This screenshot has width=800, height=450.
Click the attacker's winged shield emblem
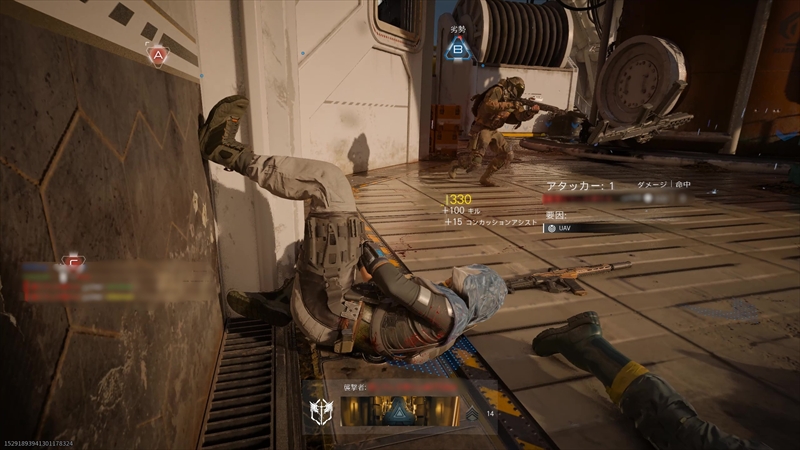pos(323,411)
